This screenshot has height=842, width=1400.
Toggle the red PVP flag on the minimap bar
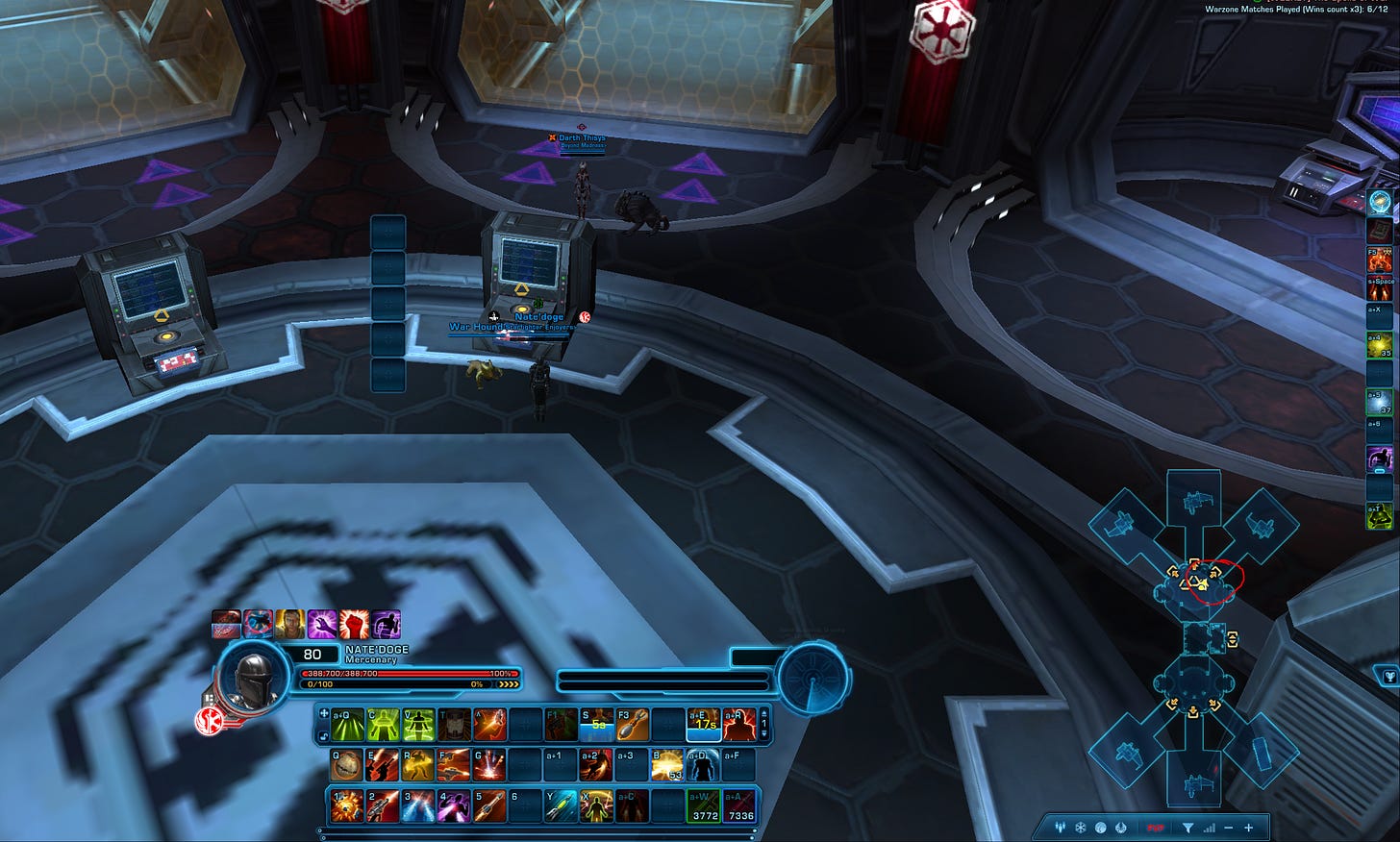(x=1155, y=828)
